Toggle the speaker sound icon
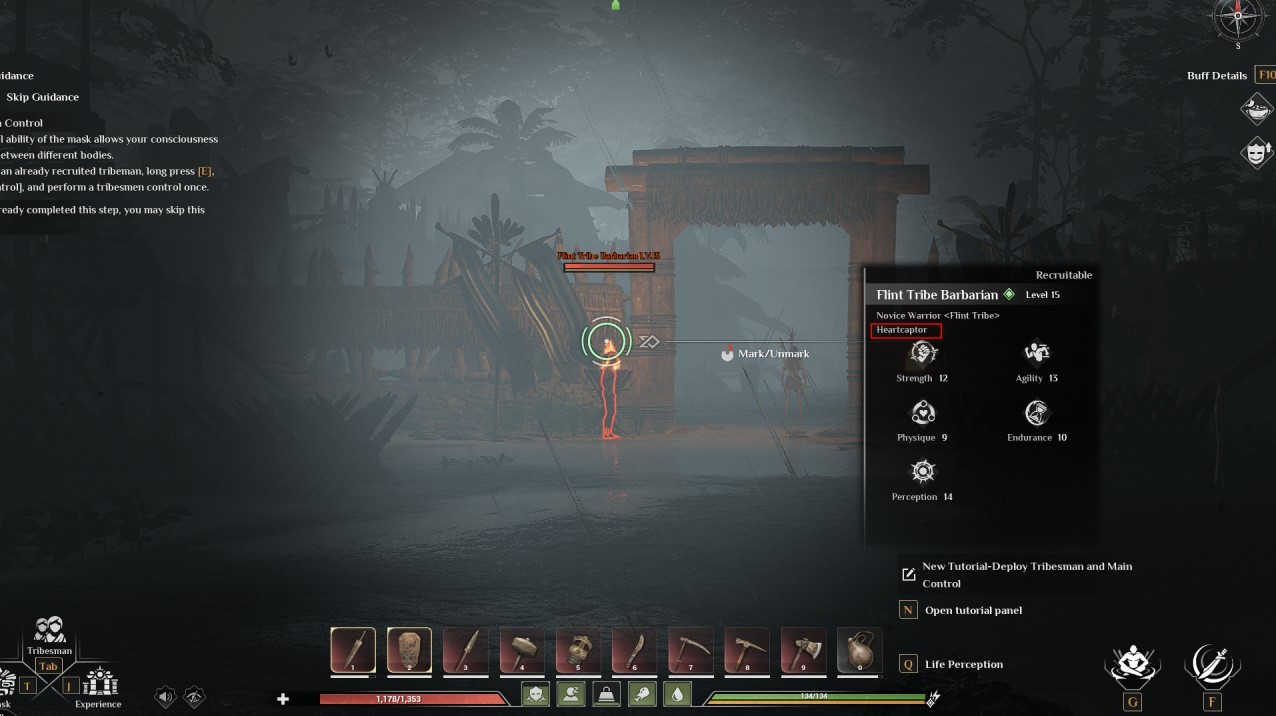 click(166, 697)
